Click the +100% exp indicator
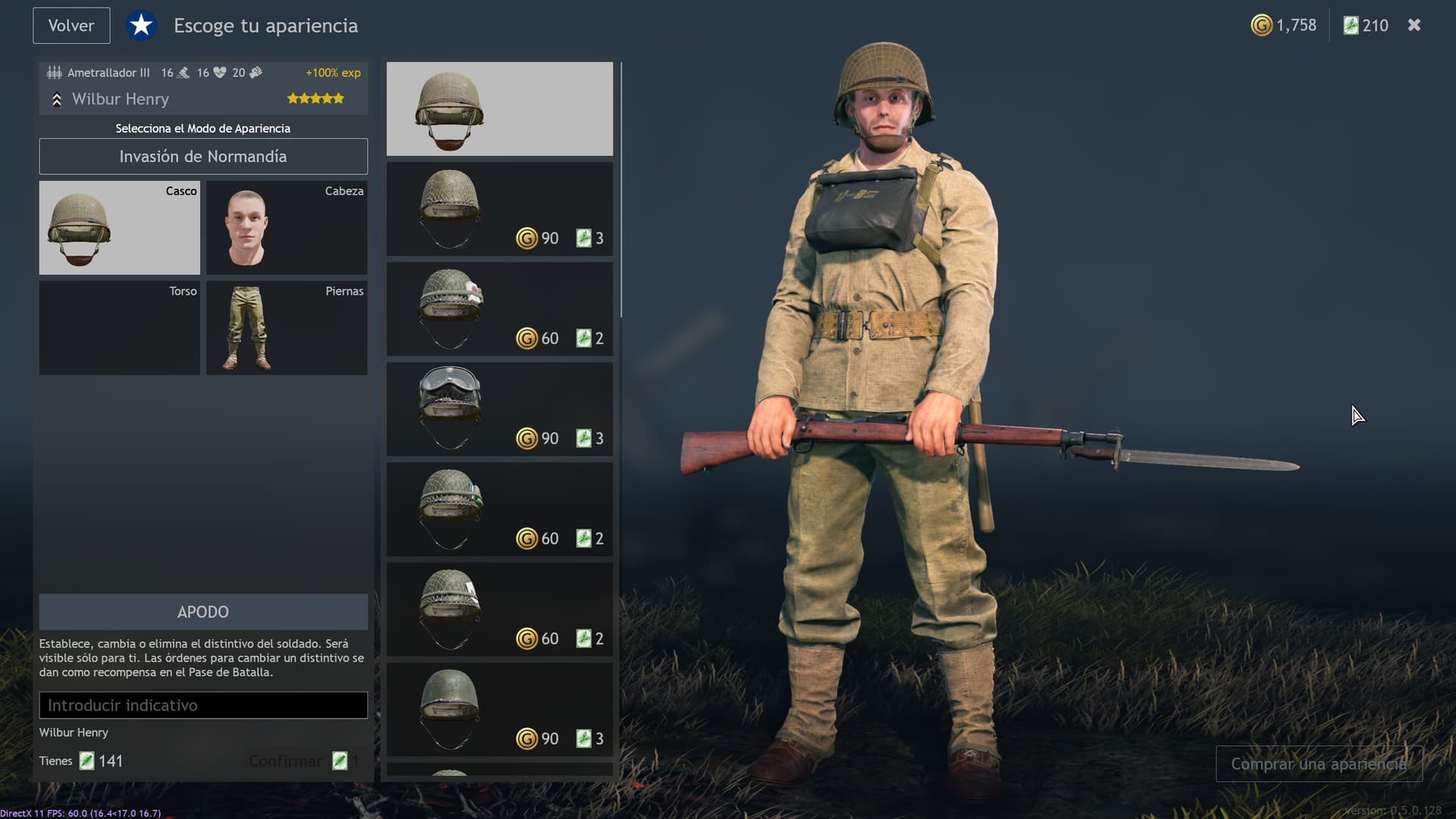 coord(332,72)
